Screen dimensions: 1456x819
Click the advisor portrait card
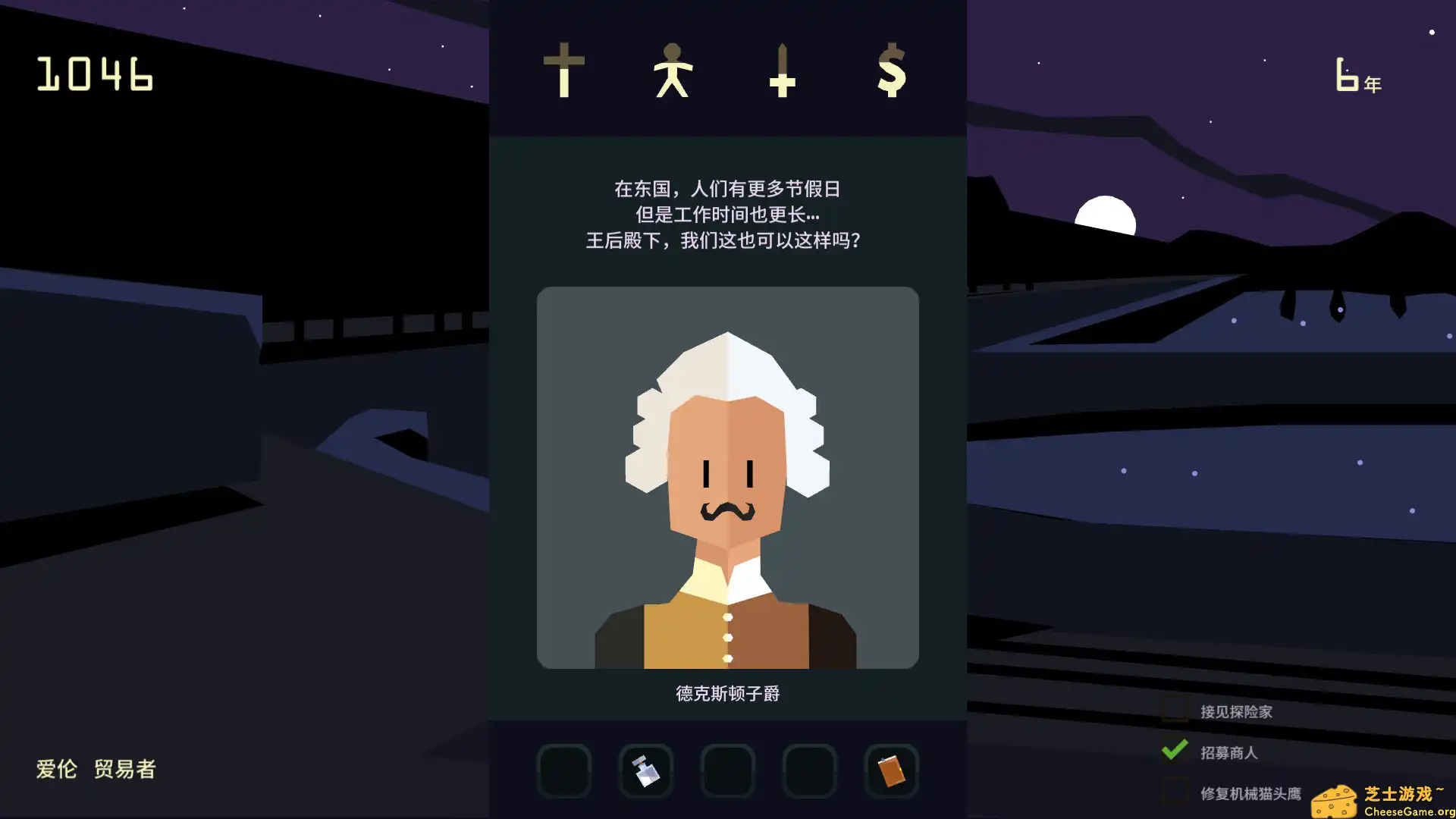[x=728, y=478]
